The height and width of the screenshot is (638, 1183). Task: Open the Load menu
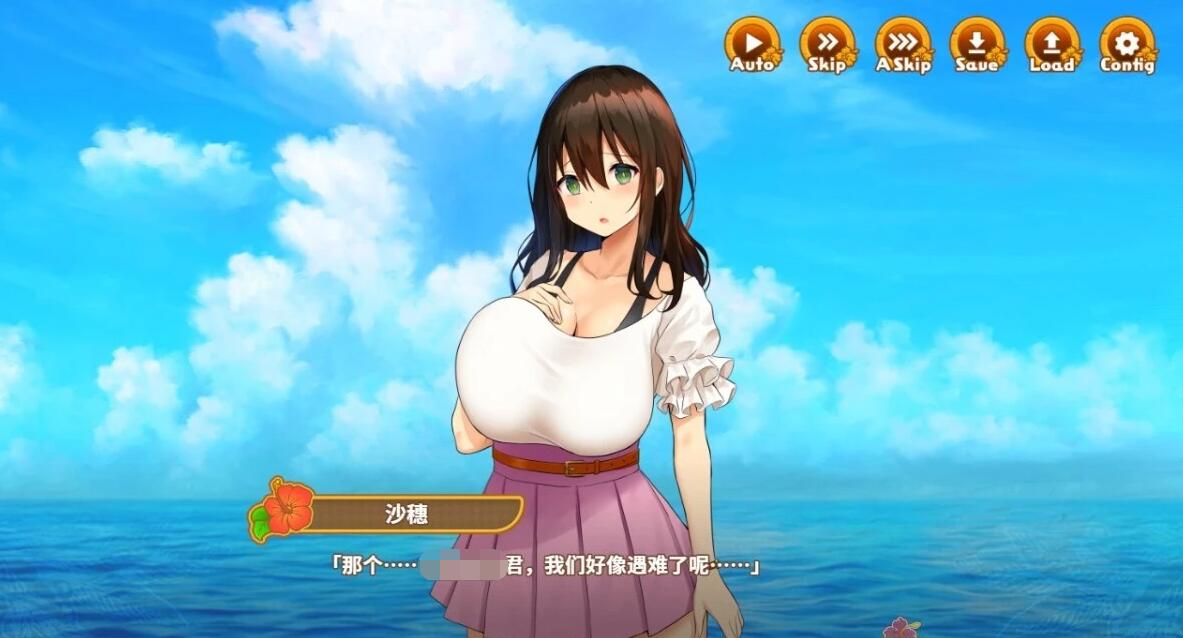(1052, 45)
